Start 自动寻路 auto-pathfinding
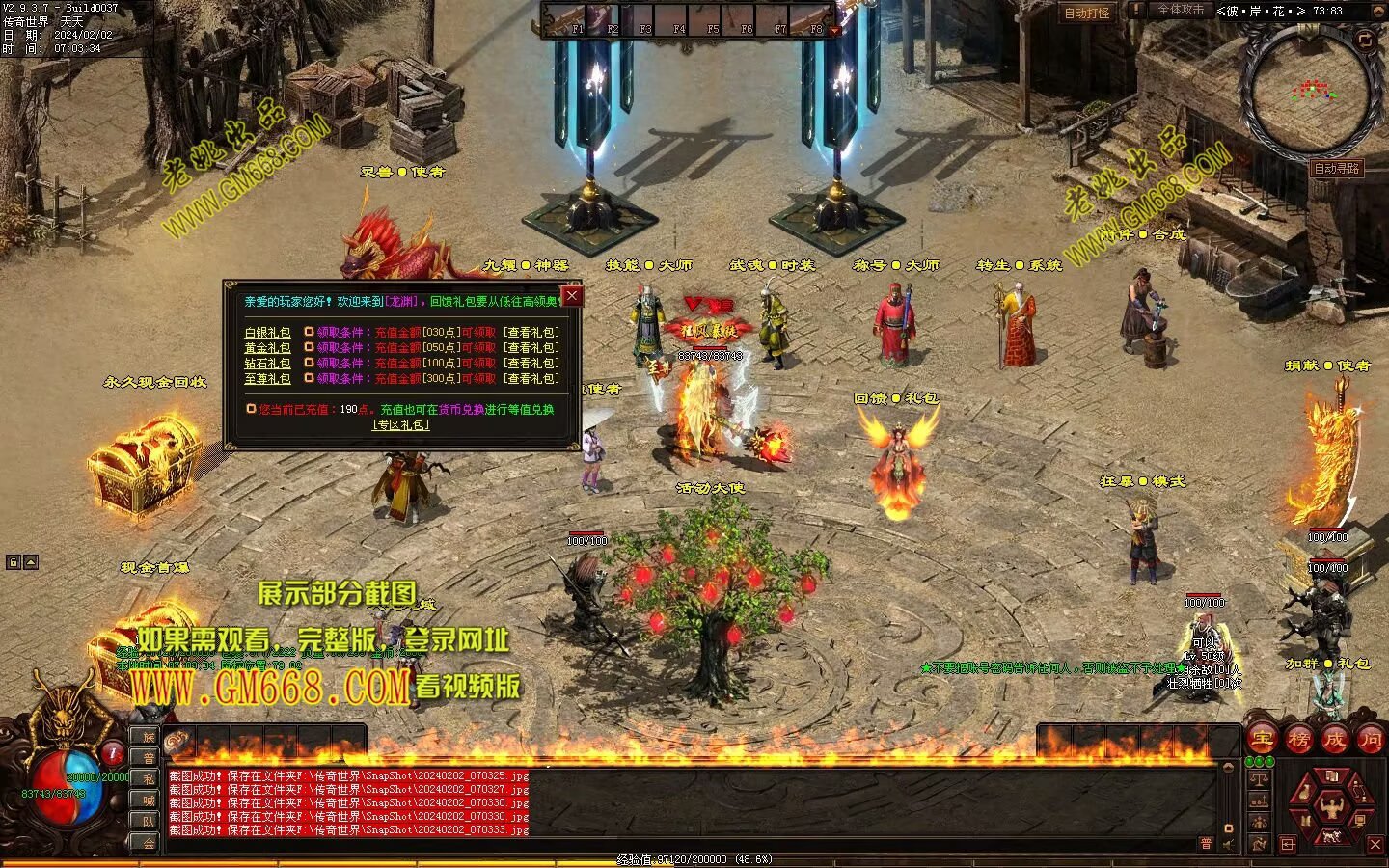The height and width of the screenshot is (868, 1389). (1336, 169)
